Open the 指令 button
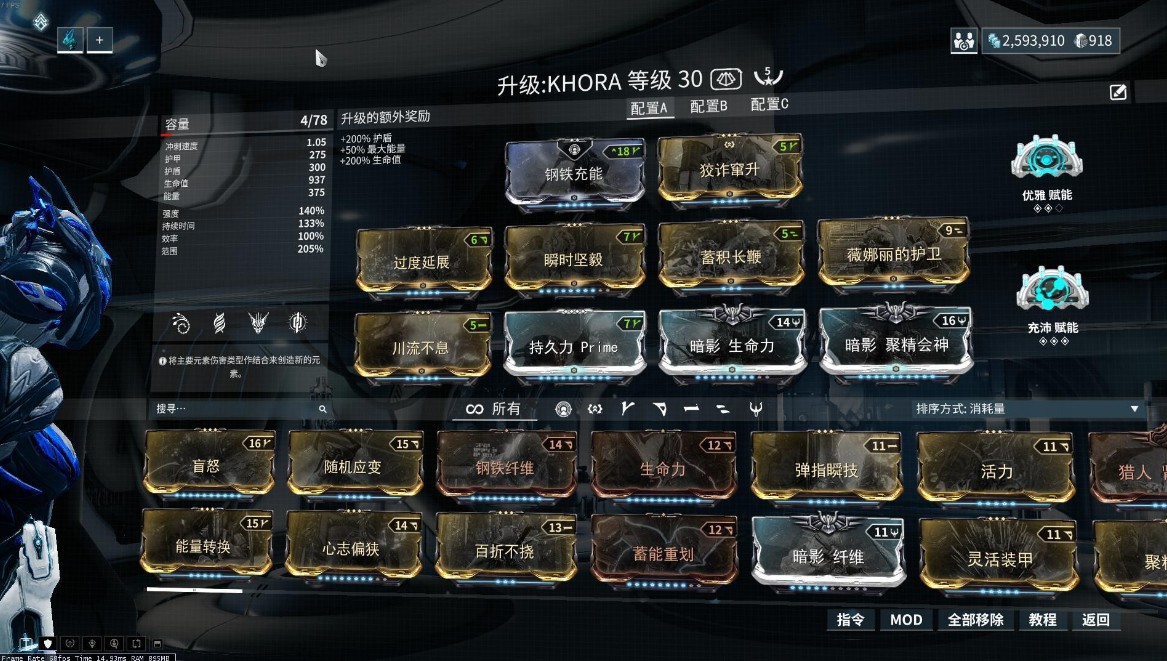This screenshot has height=661, width=1167. point(850,620)
